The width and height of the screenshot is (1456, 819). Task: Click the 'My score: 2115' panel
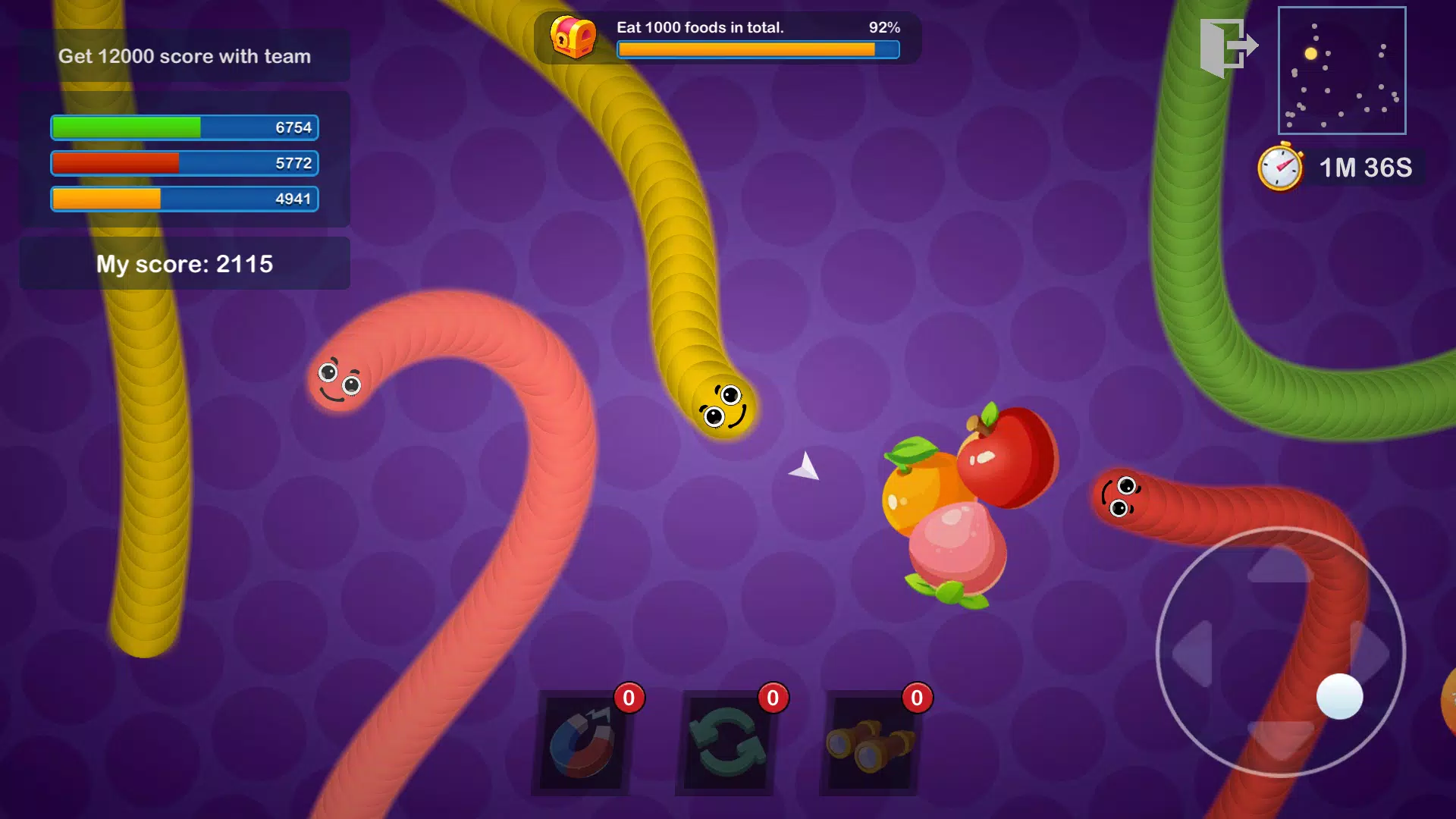[185, 263]
